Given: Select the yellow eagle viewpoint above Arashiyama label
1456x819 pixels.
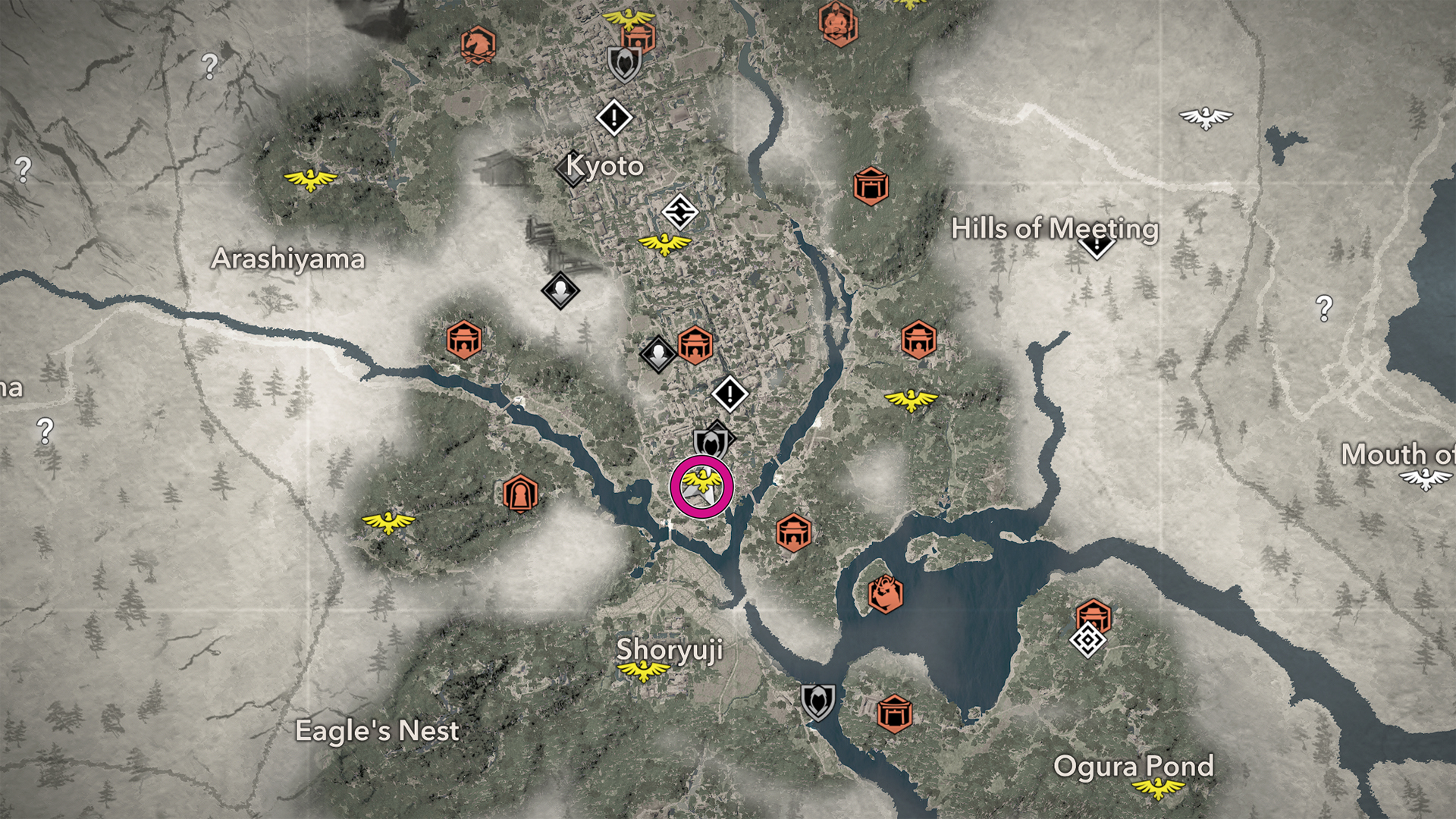Looking at the screenshot, I should click(x=309, y=180).
